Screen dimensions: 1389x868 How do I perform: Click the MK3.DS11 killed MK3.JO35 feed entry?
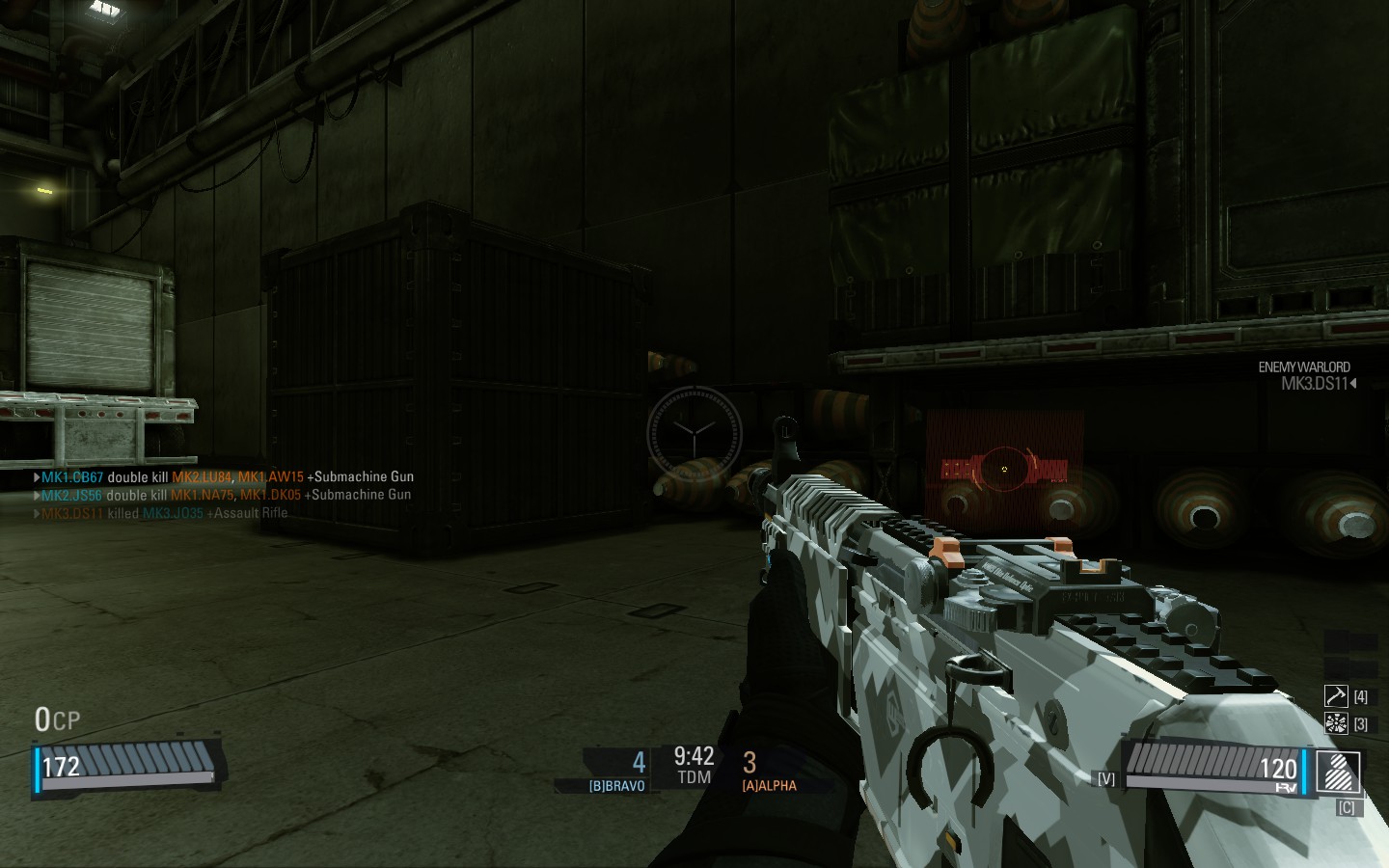point(162,513)
